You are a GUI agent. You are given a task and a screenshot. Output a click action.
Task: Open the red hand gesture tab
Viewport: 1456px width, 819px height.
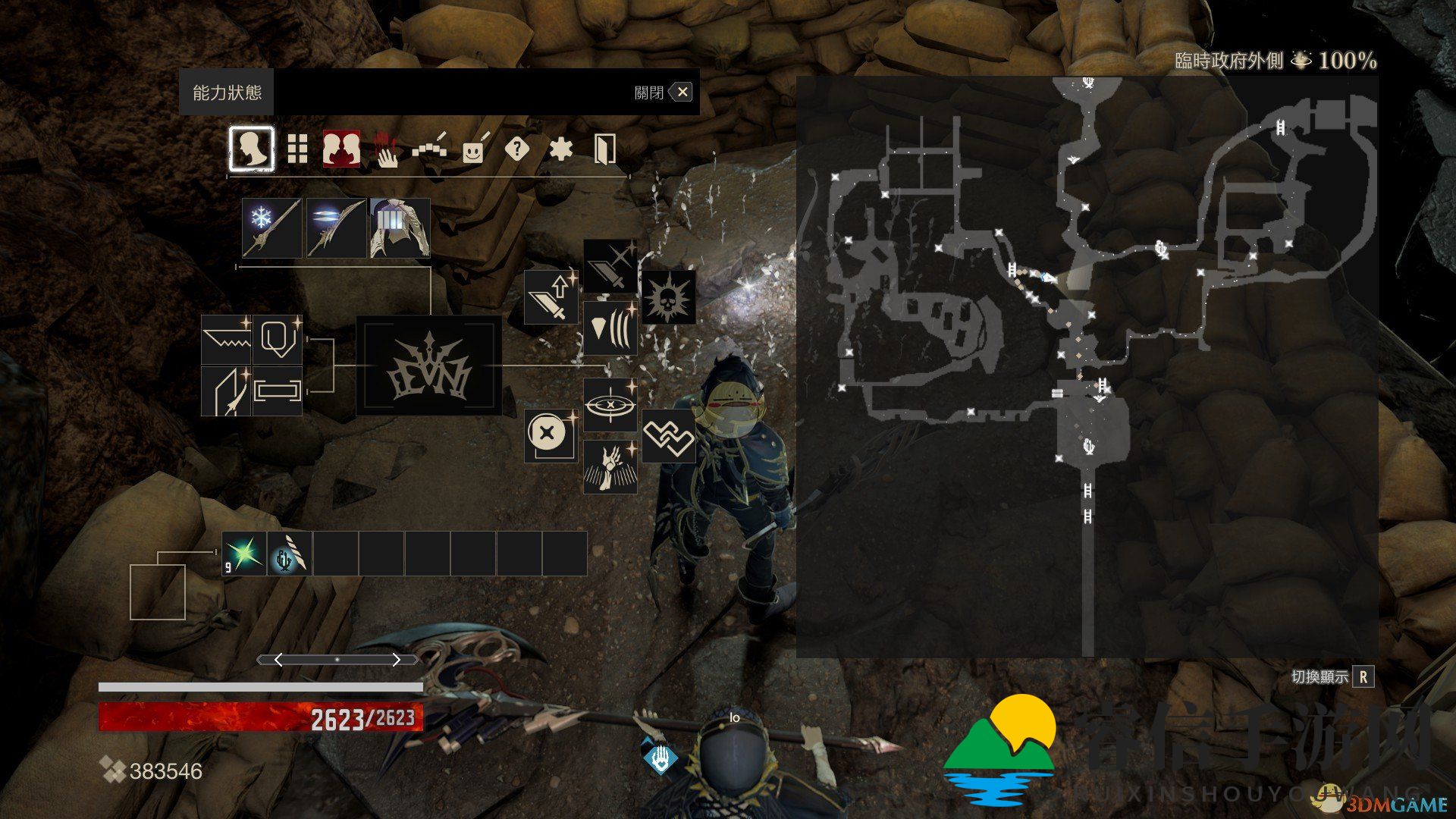[387, 149]
